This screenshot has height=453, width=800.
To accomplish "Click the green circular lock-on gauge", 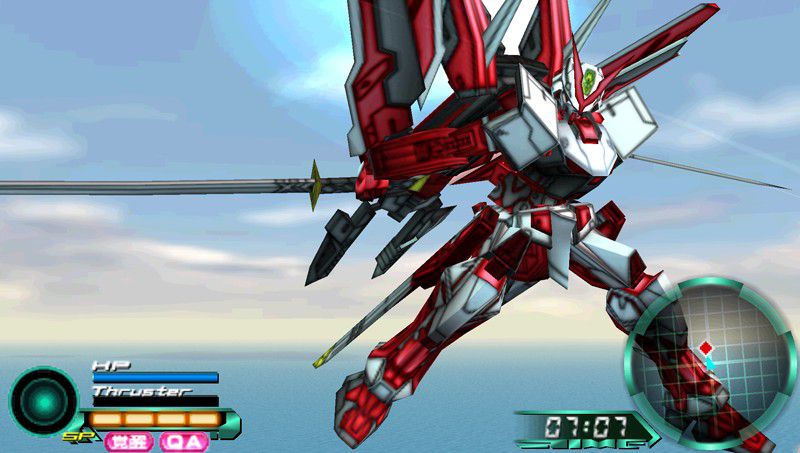I will pos(43,401).
